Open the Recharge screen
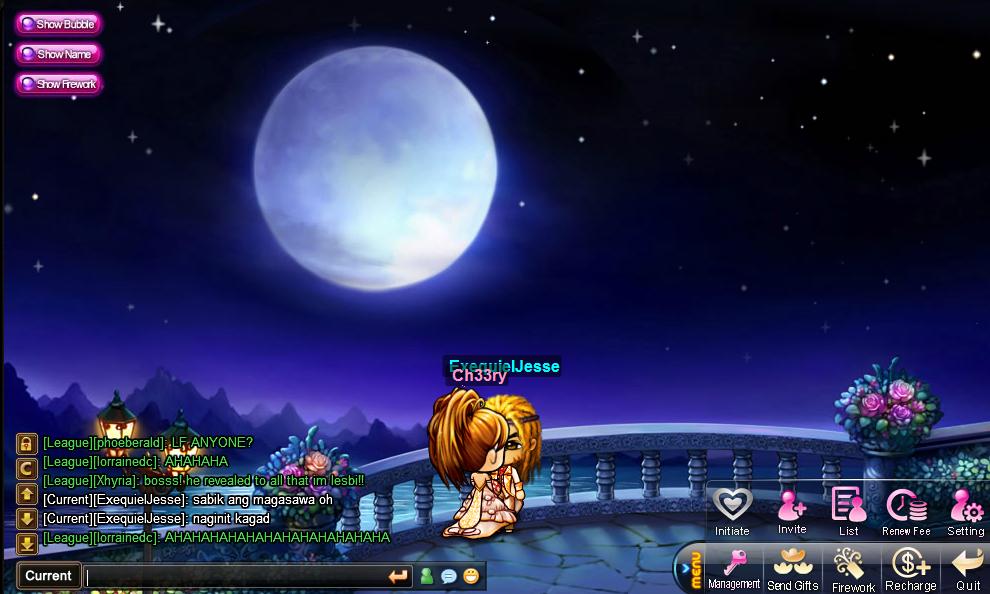Screen dimensions: 990x594 click(x=910, y=567)
